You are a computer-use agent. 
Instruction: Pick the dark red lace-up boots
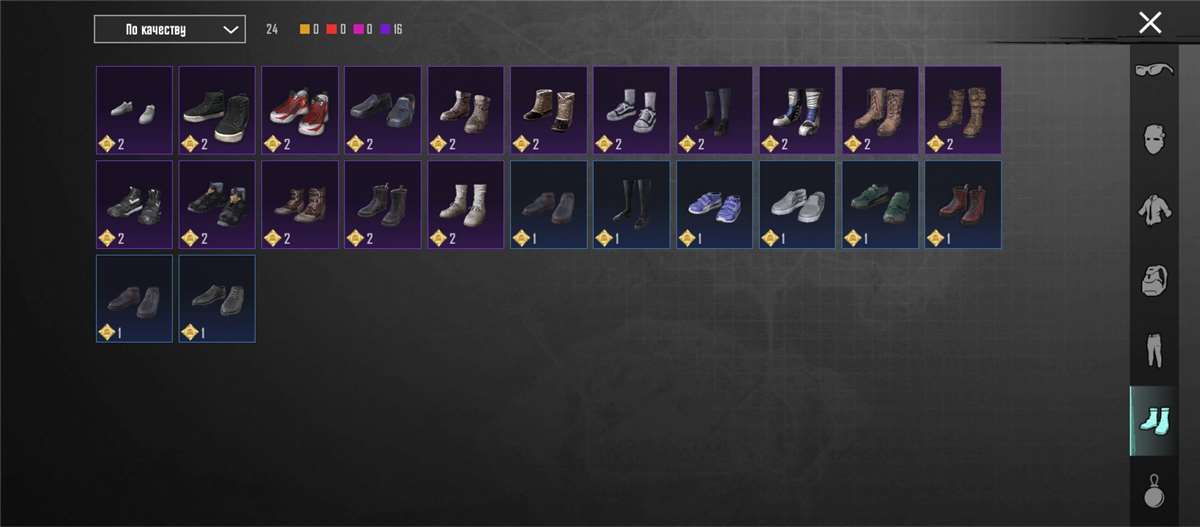pyautogui.click(x=964, y=205)
